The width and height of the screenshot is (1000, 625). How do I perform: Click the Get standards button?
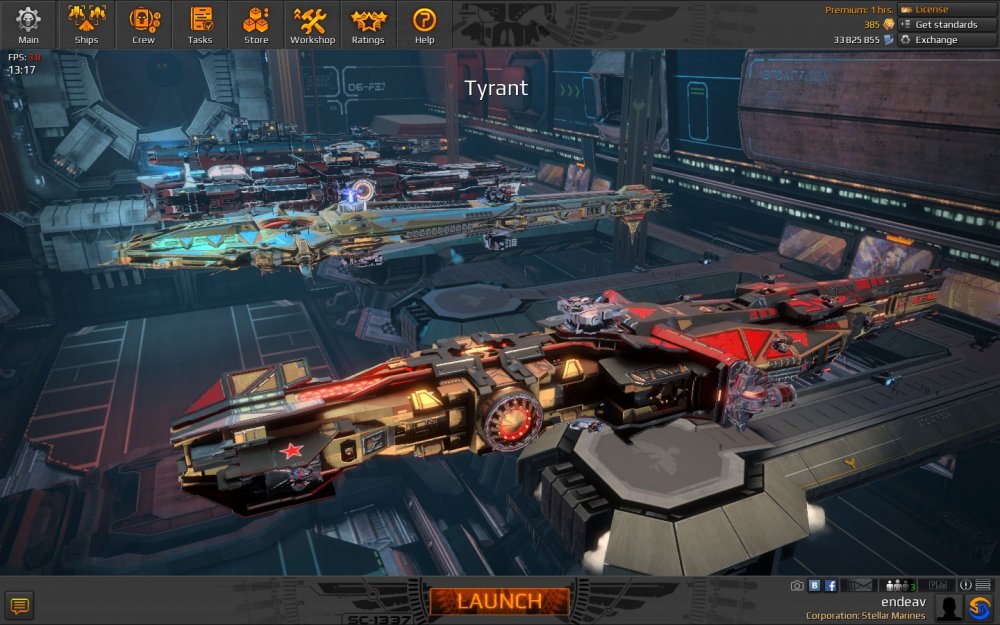click(946, 24)
